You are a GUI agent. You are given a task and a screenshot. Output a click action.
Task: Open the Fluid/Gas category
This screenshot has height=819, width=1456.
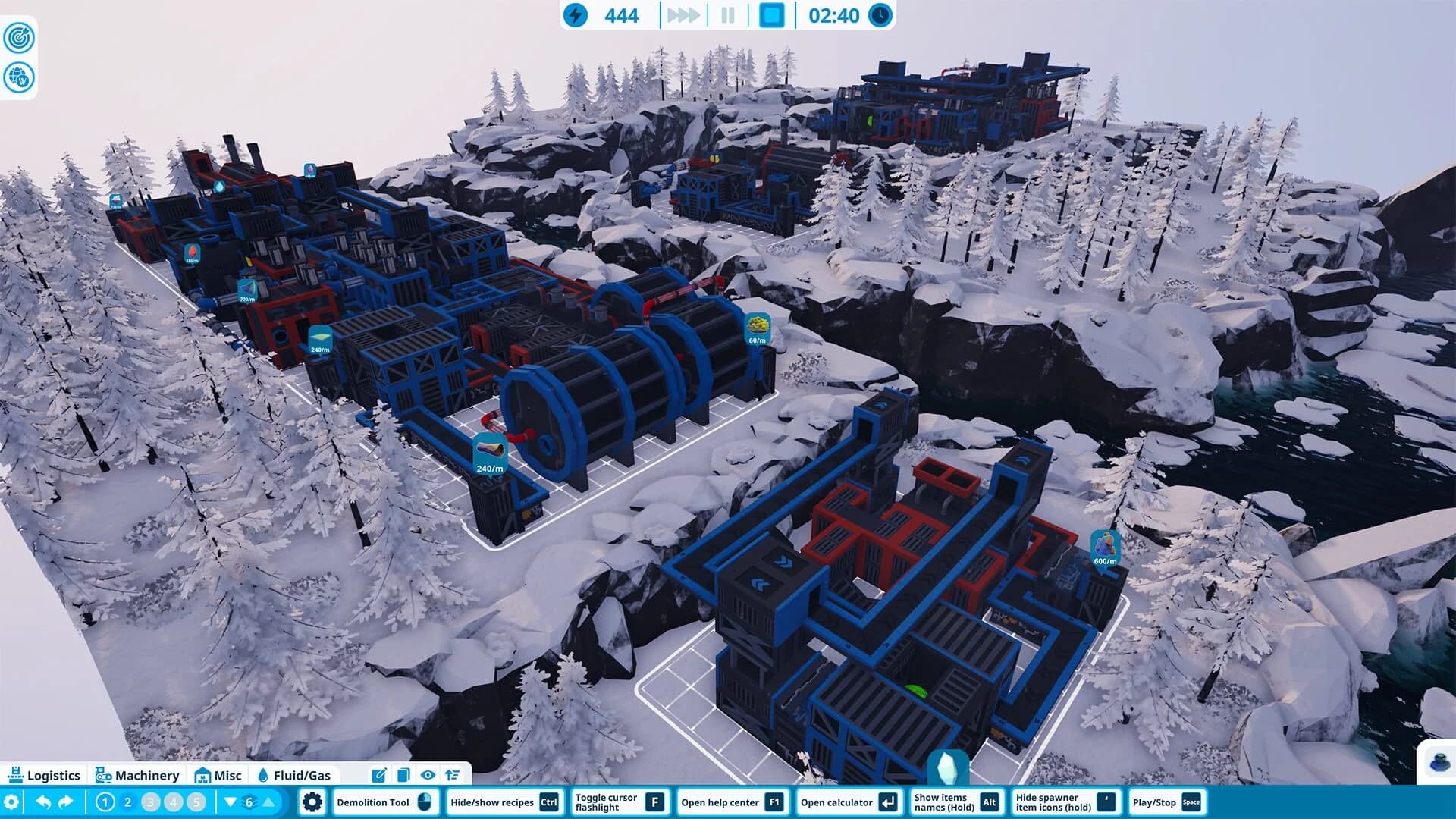294,775
